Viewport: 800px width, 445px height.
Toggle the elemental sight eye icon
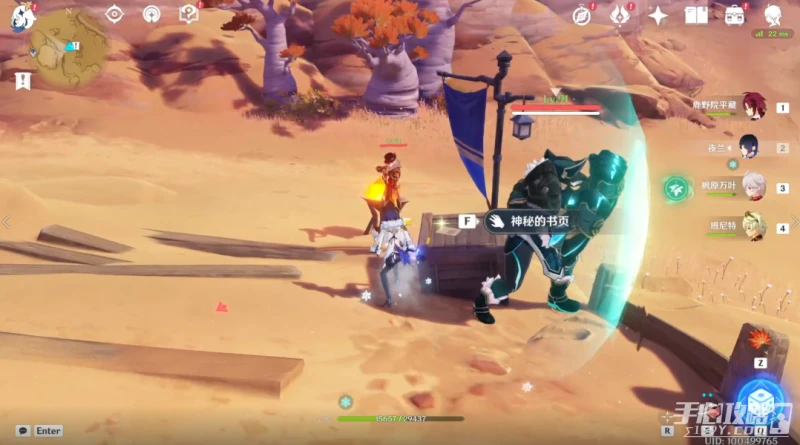pos(114,14)
